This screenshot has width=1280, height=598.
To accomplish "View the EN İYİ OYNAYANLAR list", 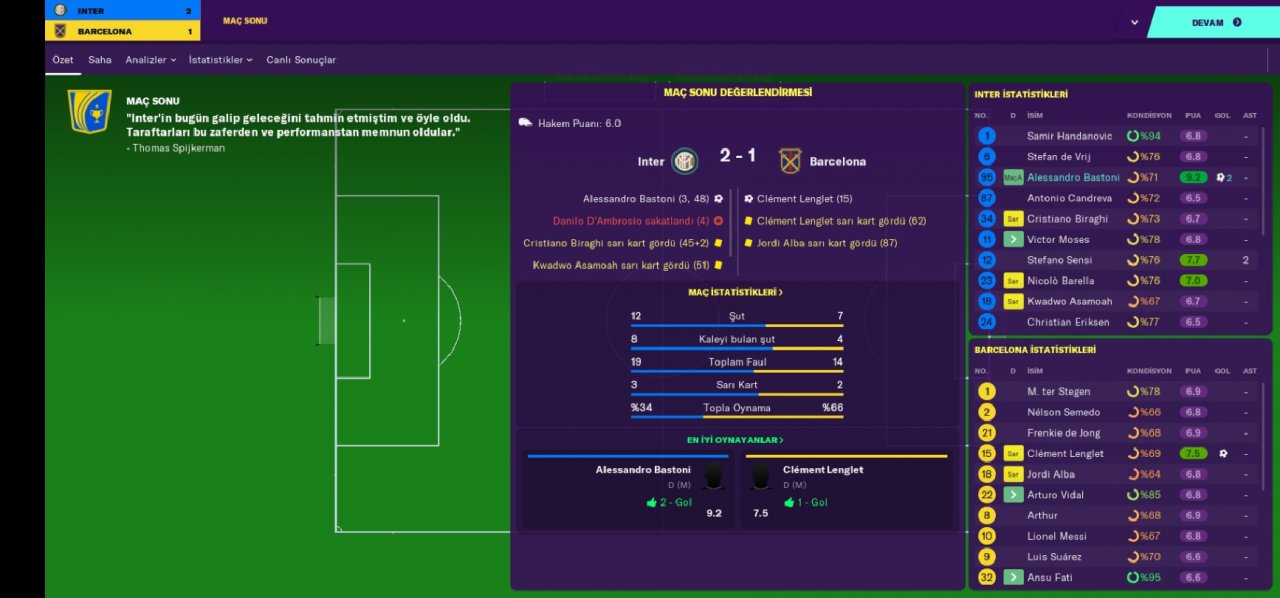I will point(736,440).
